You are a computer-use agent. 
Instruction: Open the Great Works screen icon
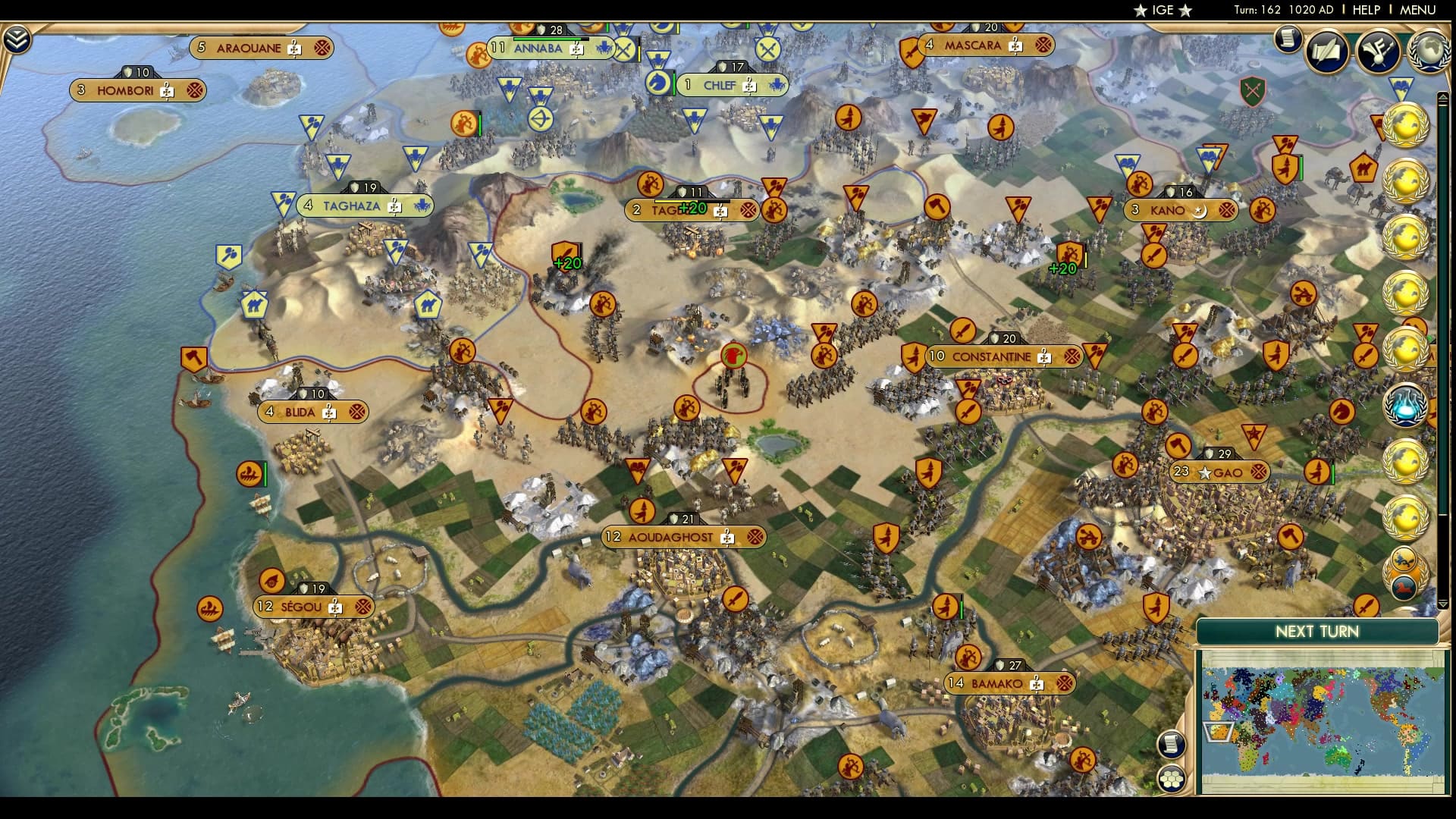(1377, 52)
